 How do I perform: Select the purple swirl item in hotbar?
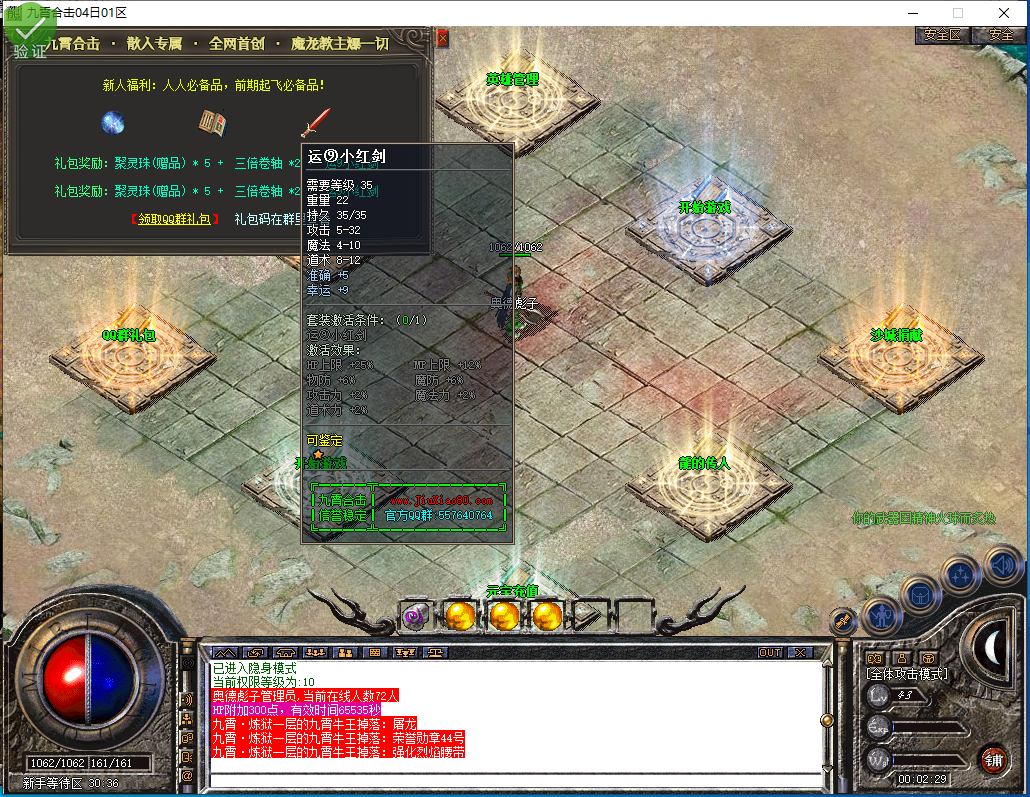(416, 616)
